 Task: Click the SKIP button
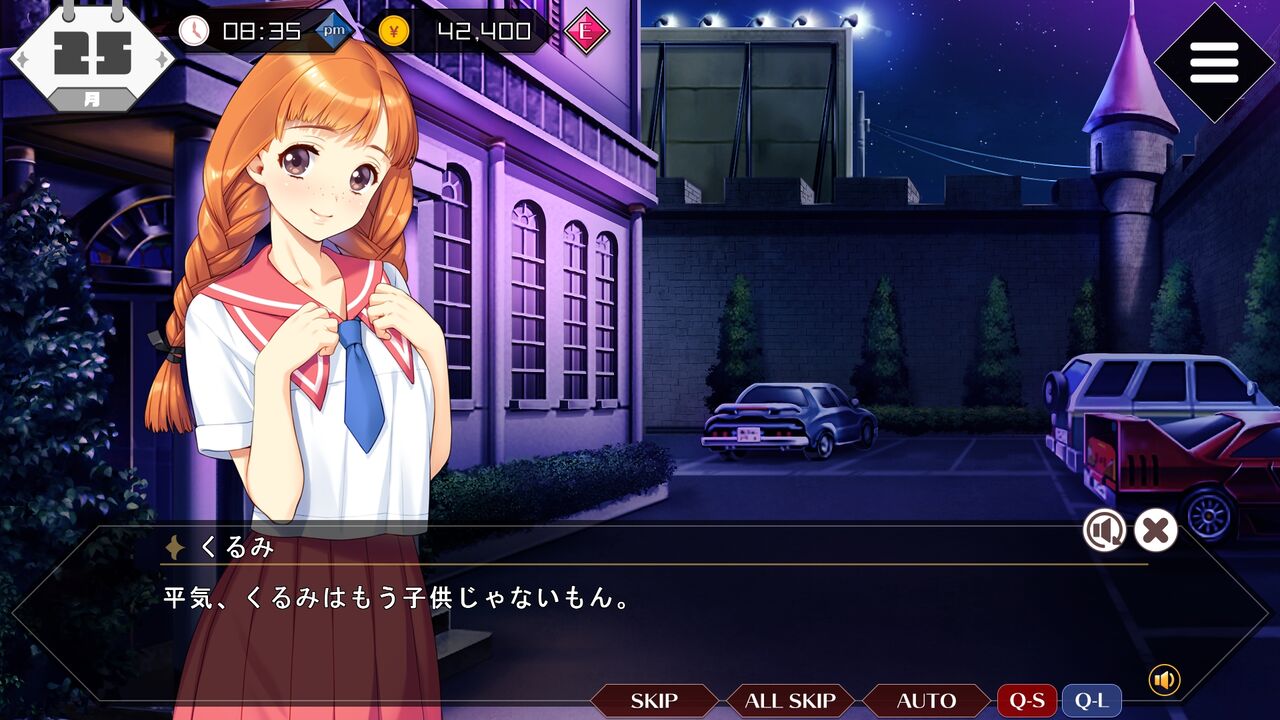pyautogui.click(x=653, y=701)
